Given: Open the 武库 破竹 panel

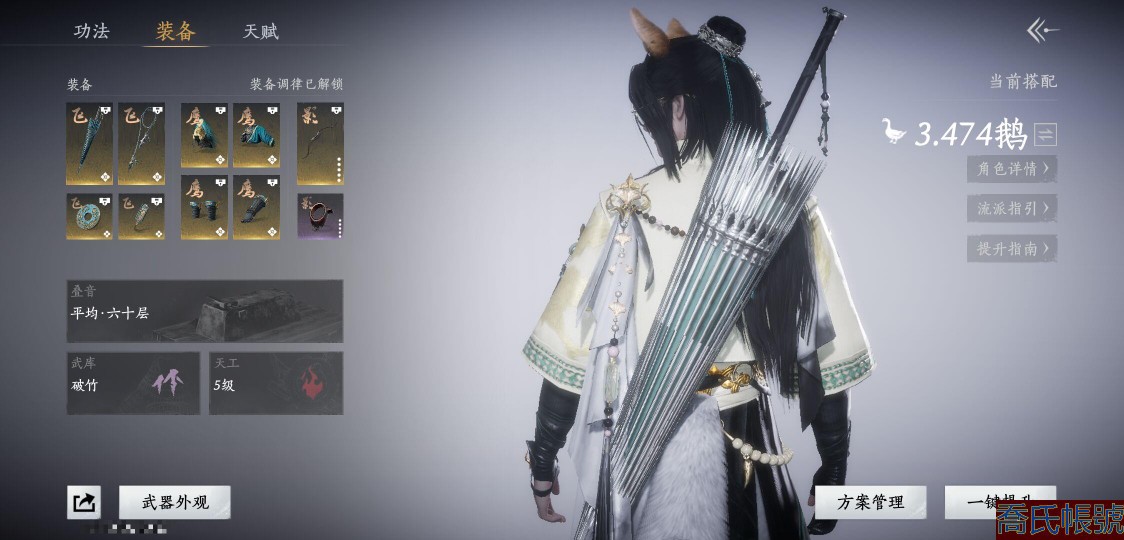Looking at the screenshot, I should [x=133, y=383].
